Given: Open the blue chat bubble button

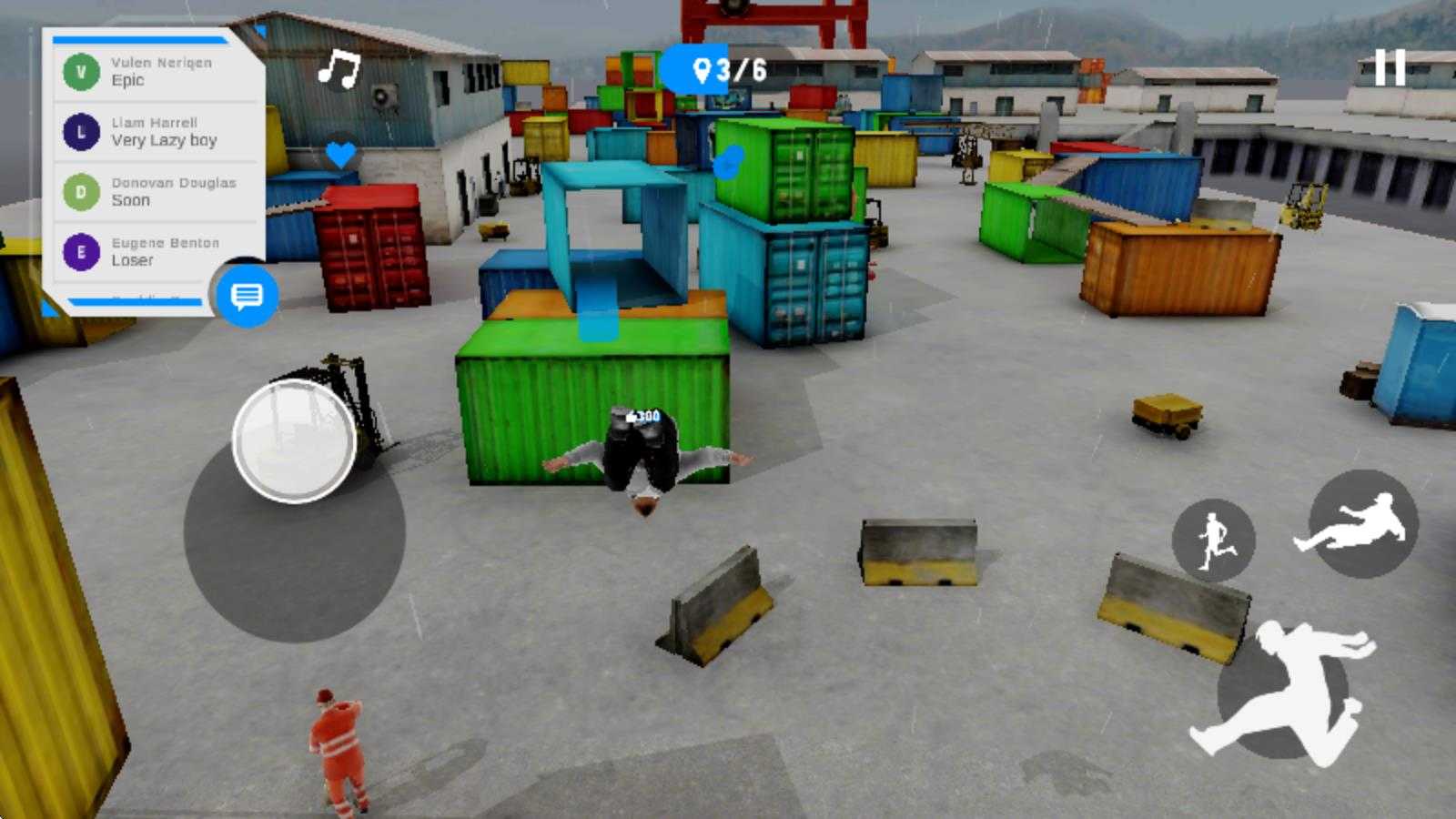Looking at the screenshot, I should point(247,296).
